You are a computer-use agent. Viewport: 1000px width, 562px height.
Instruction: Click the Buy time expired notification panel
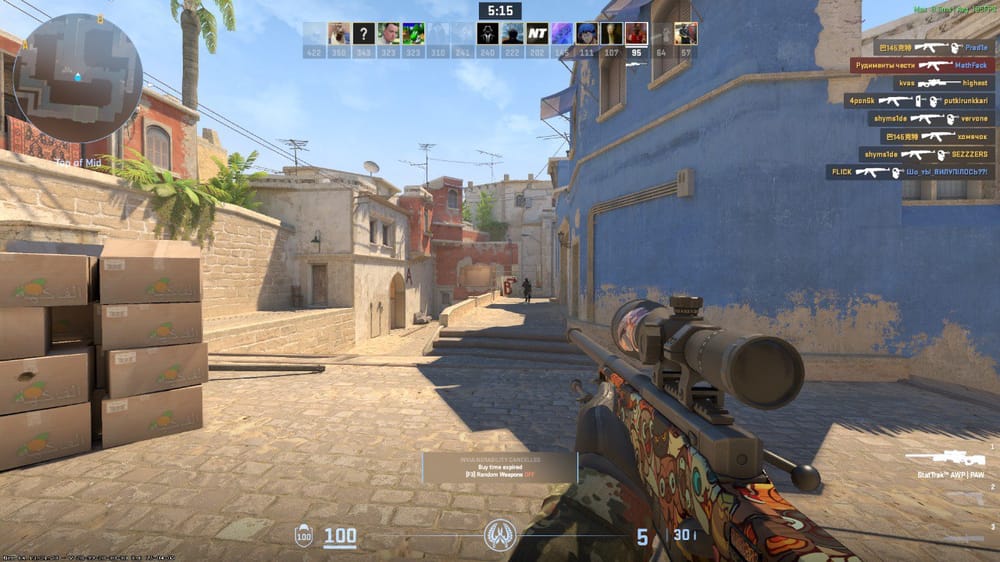(499, 468)
